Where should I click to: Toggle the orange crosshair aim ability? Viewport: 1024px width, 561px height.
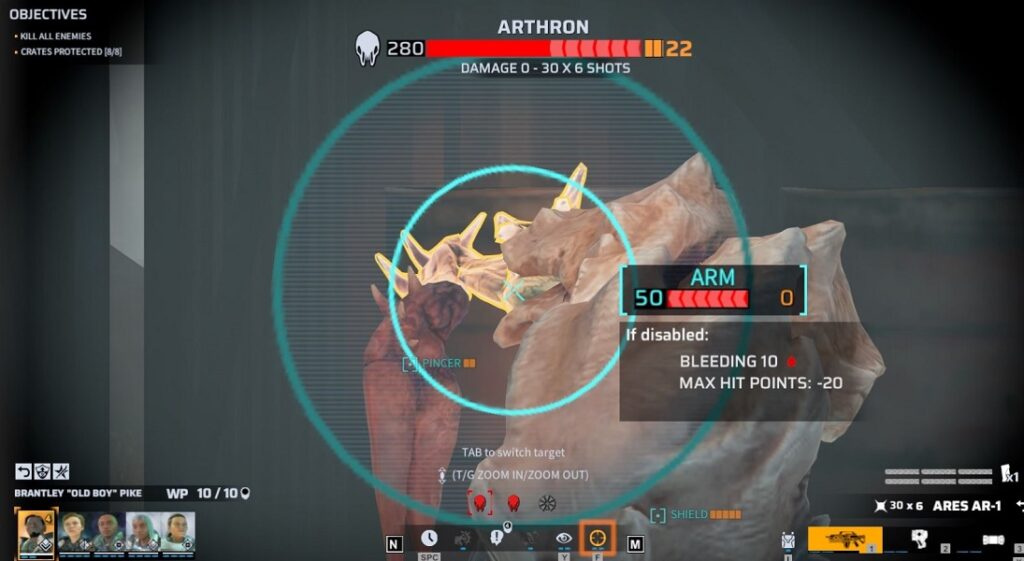(598, 538)
